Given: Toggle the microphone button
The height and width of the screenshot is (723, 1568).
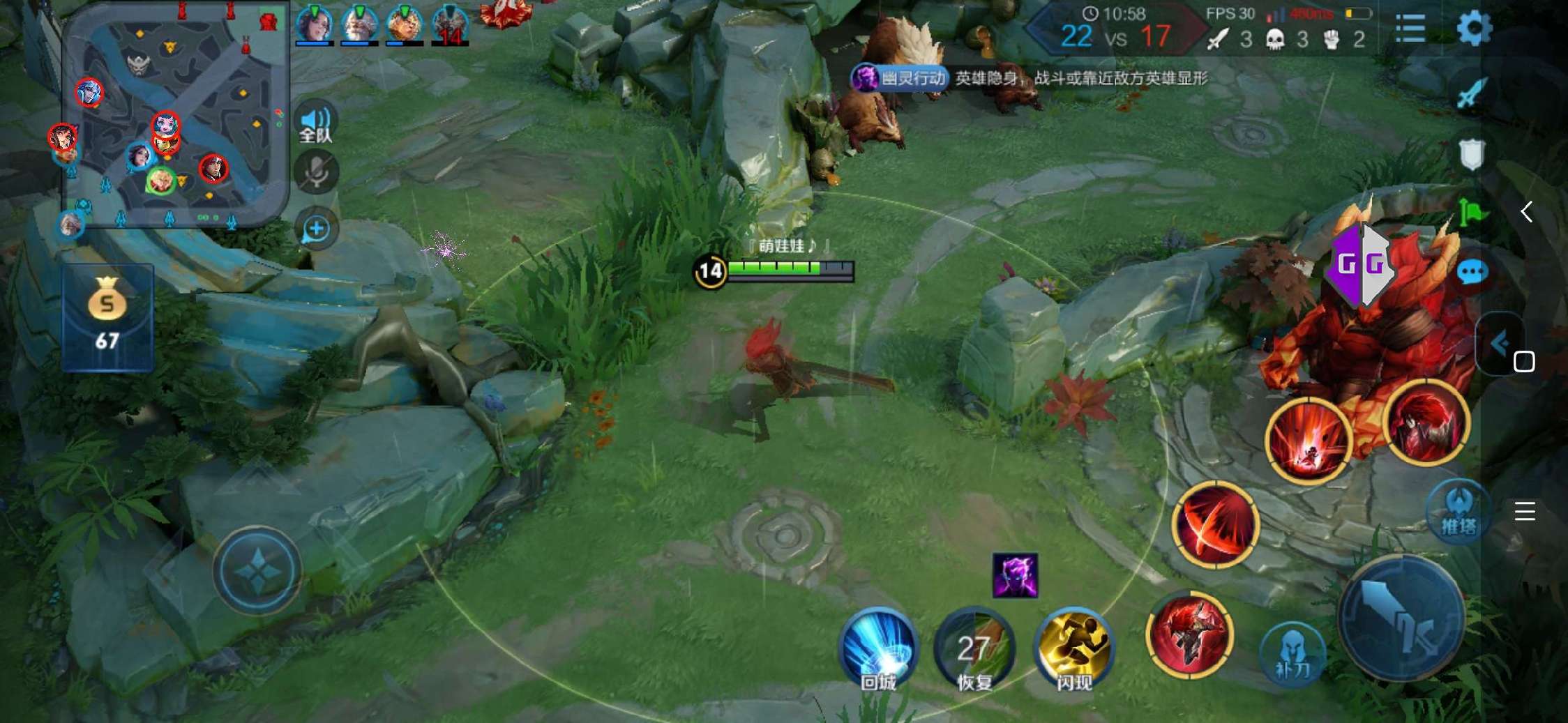Looking at the screenshot, I should 316,172.
